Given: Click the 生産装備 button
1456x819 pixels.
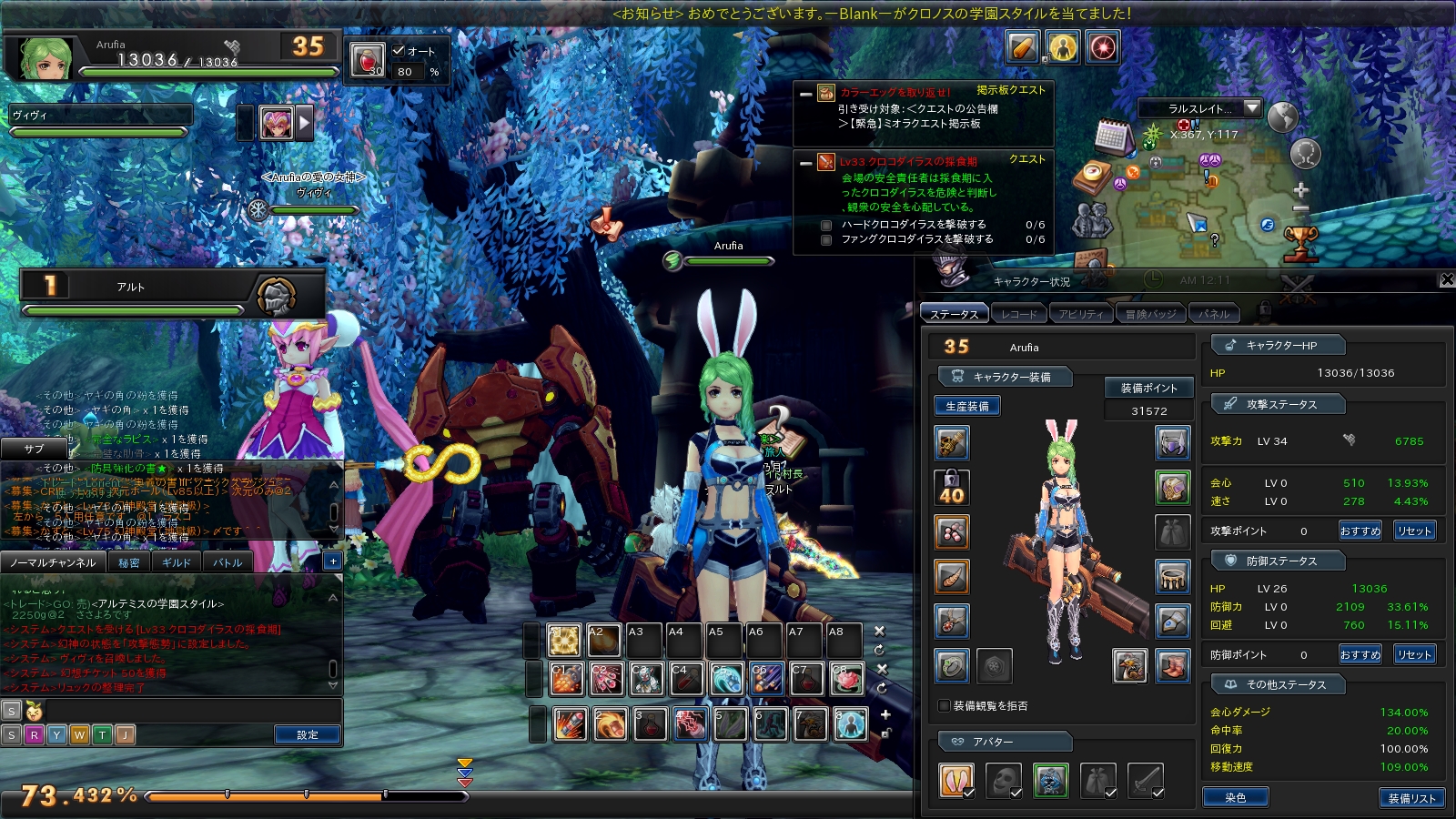Looking at the screenshot, I should coord(966,406).
